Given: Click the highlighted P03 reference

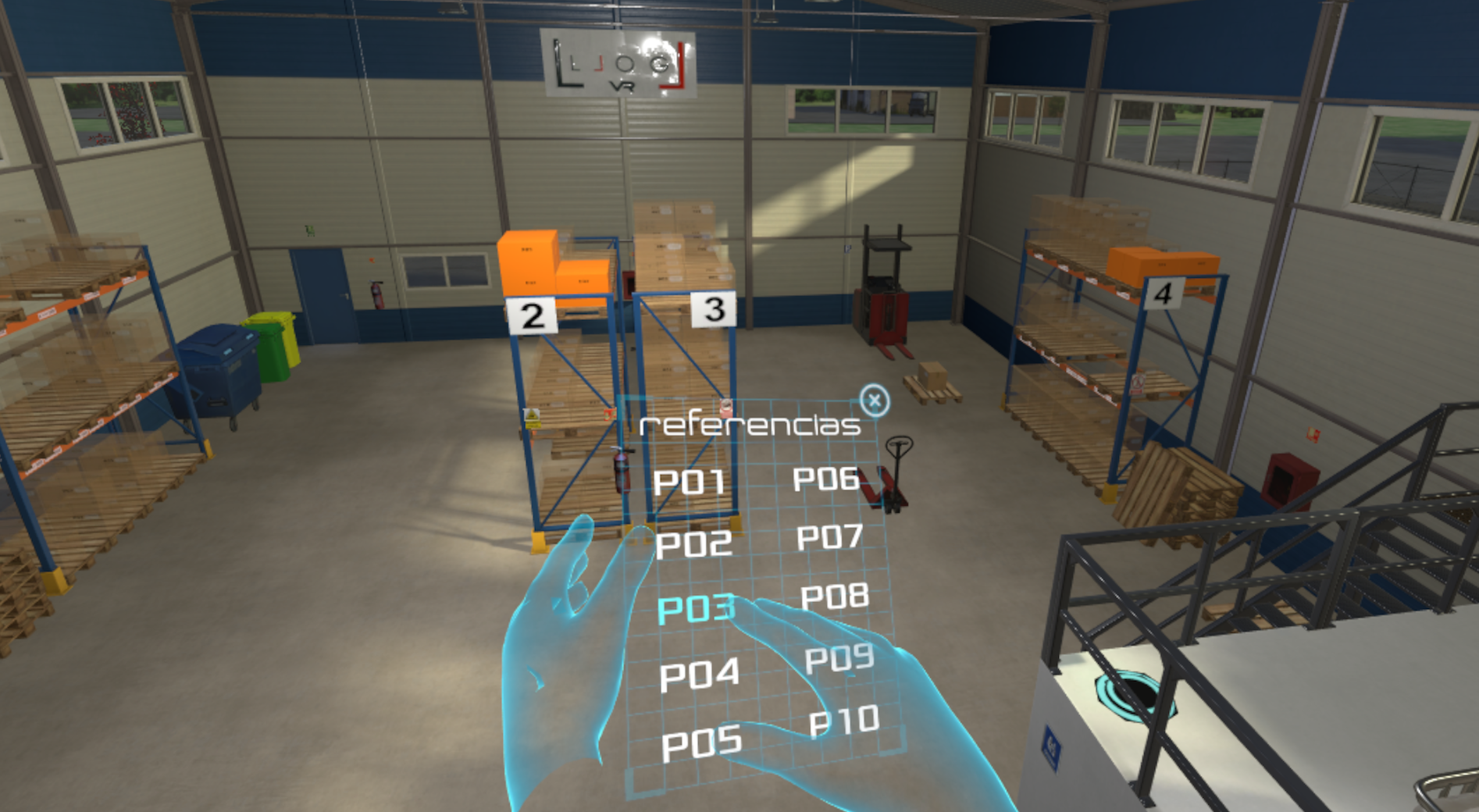Looking at the screenshot, I should (x=696, y=609).
